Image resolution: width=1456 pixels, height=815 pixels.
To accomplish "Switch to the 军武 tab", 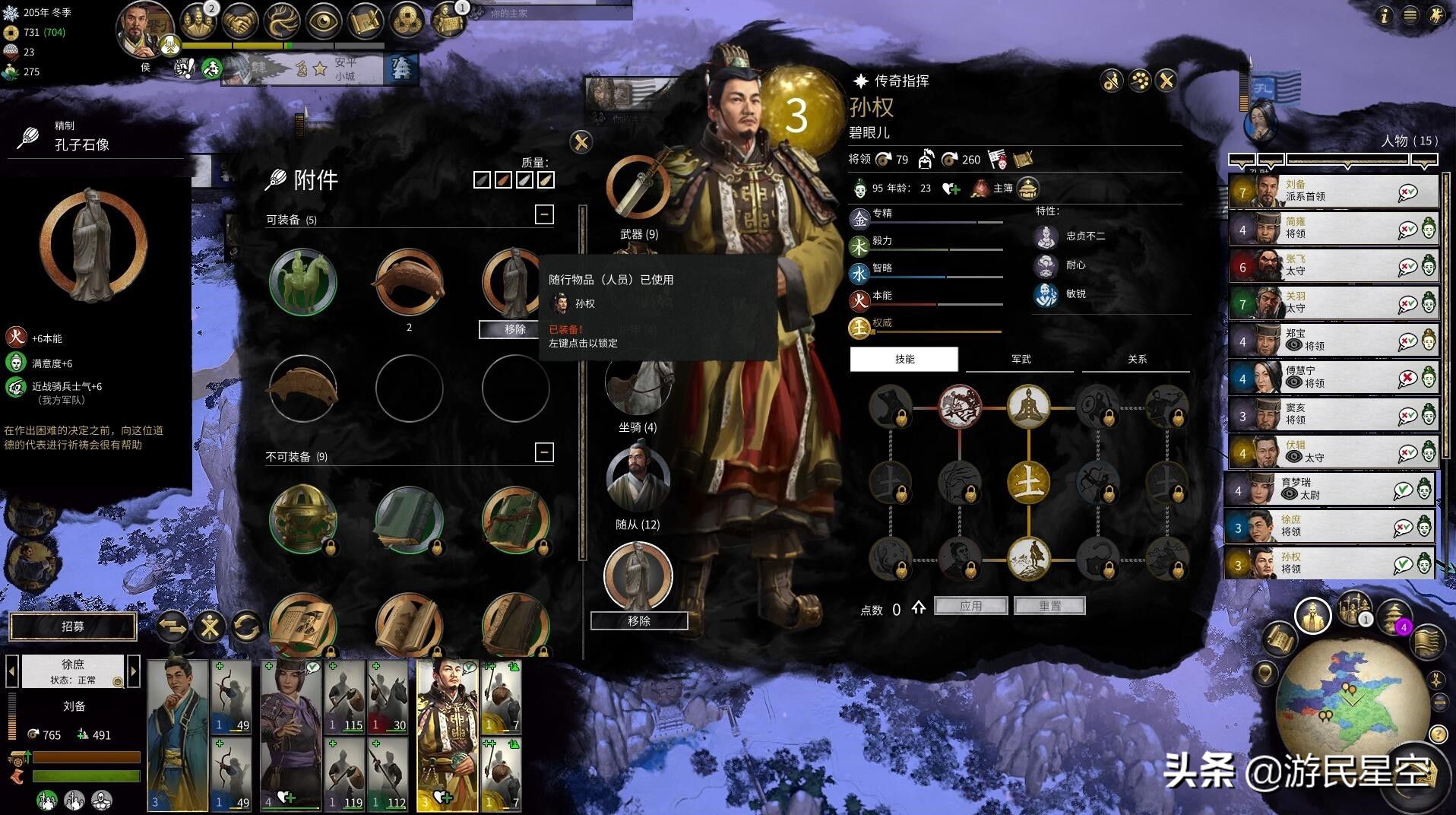I will pyautogui.click(x=1019, y=359).
